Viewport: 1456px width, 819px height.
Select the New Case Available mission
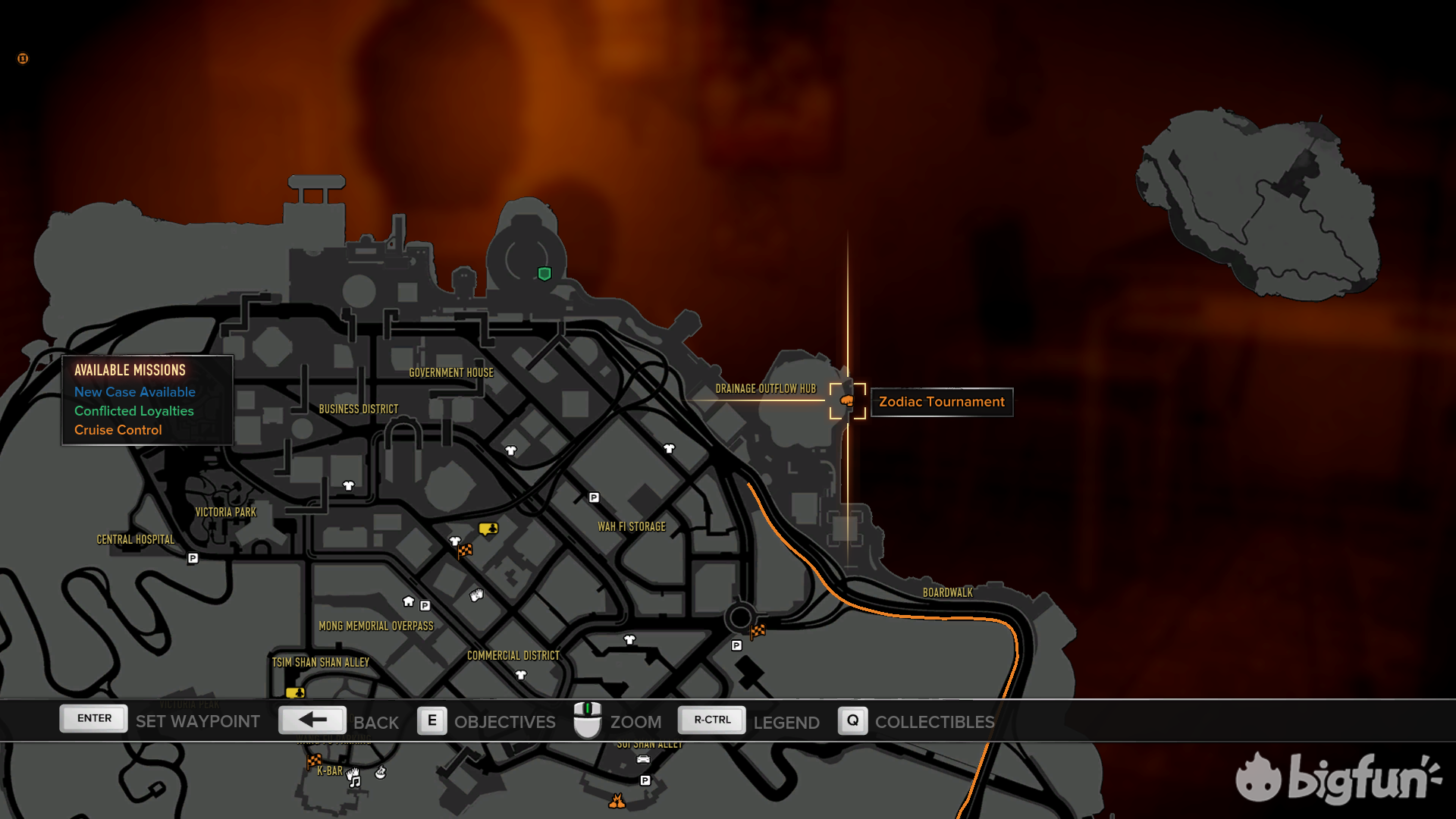(134, 392)
